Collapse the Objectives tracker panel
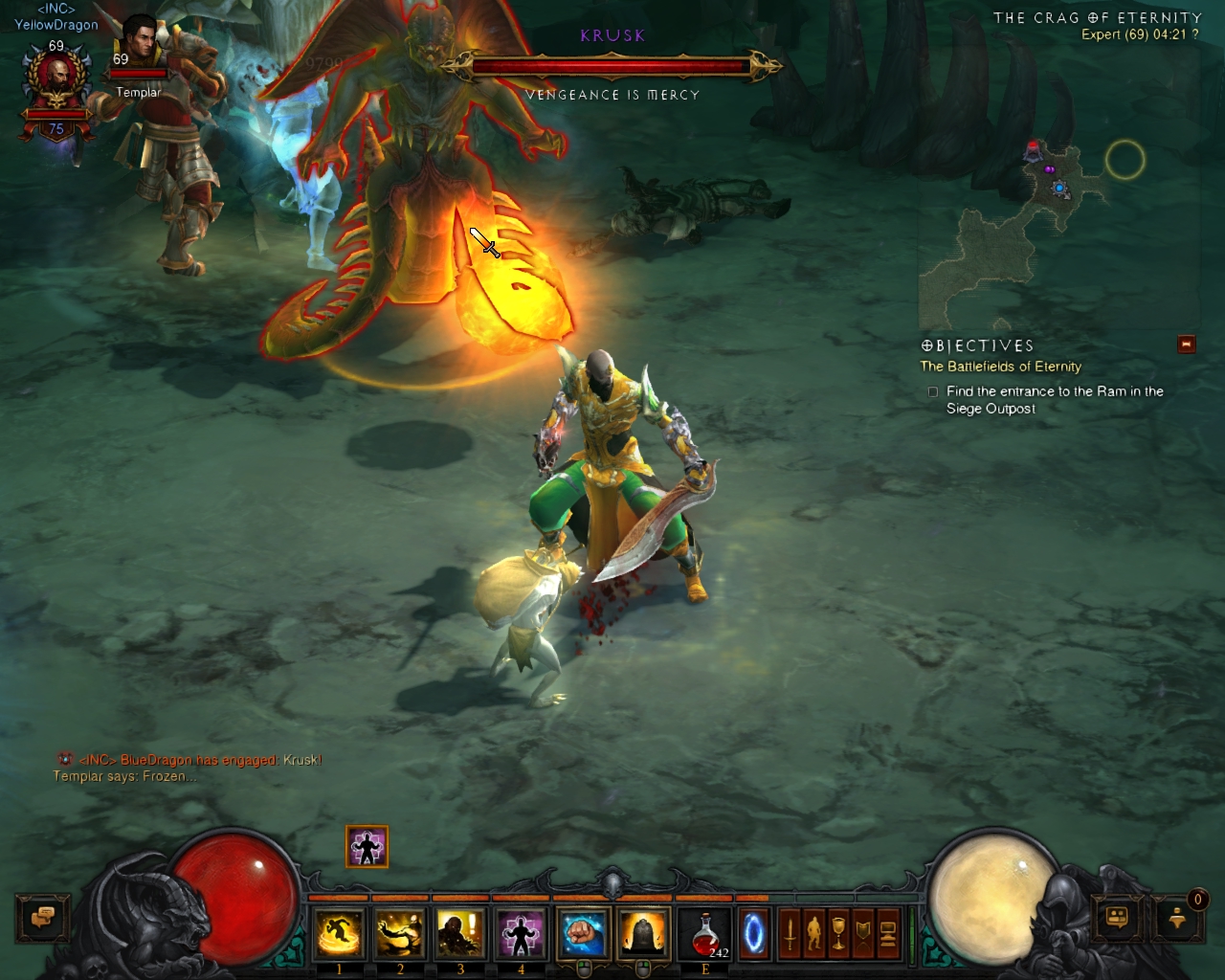Viewport: 1225px width, 980px height. (1187, 345)
